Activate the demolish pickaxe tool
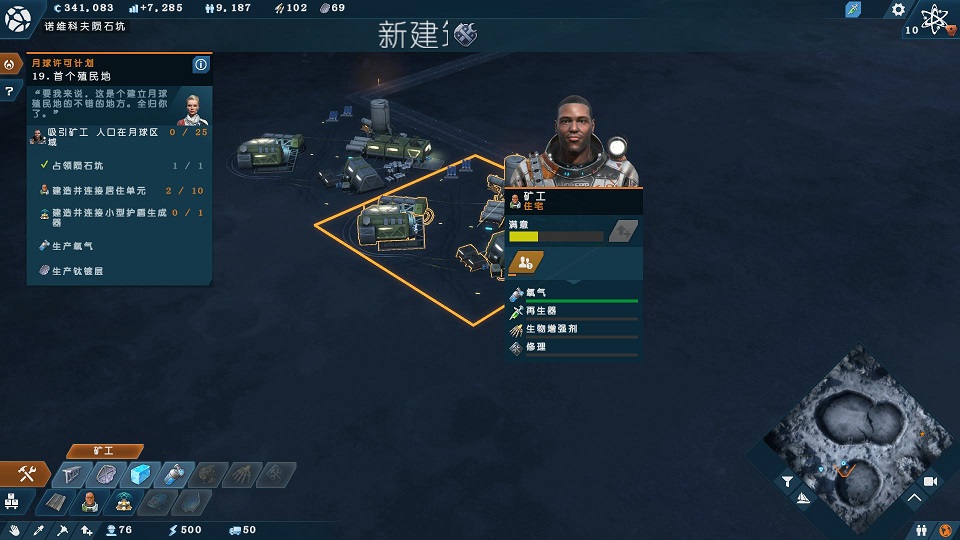Screen dimensions: 960x540 point(63,530)
